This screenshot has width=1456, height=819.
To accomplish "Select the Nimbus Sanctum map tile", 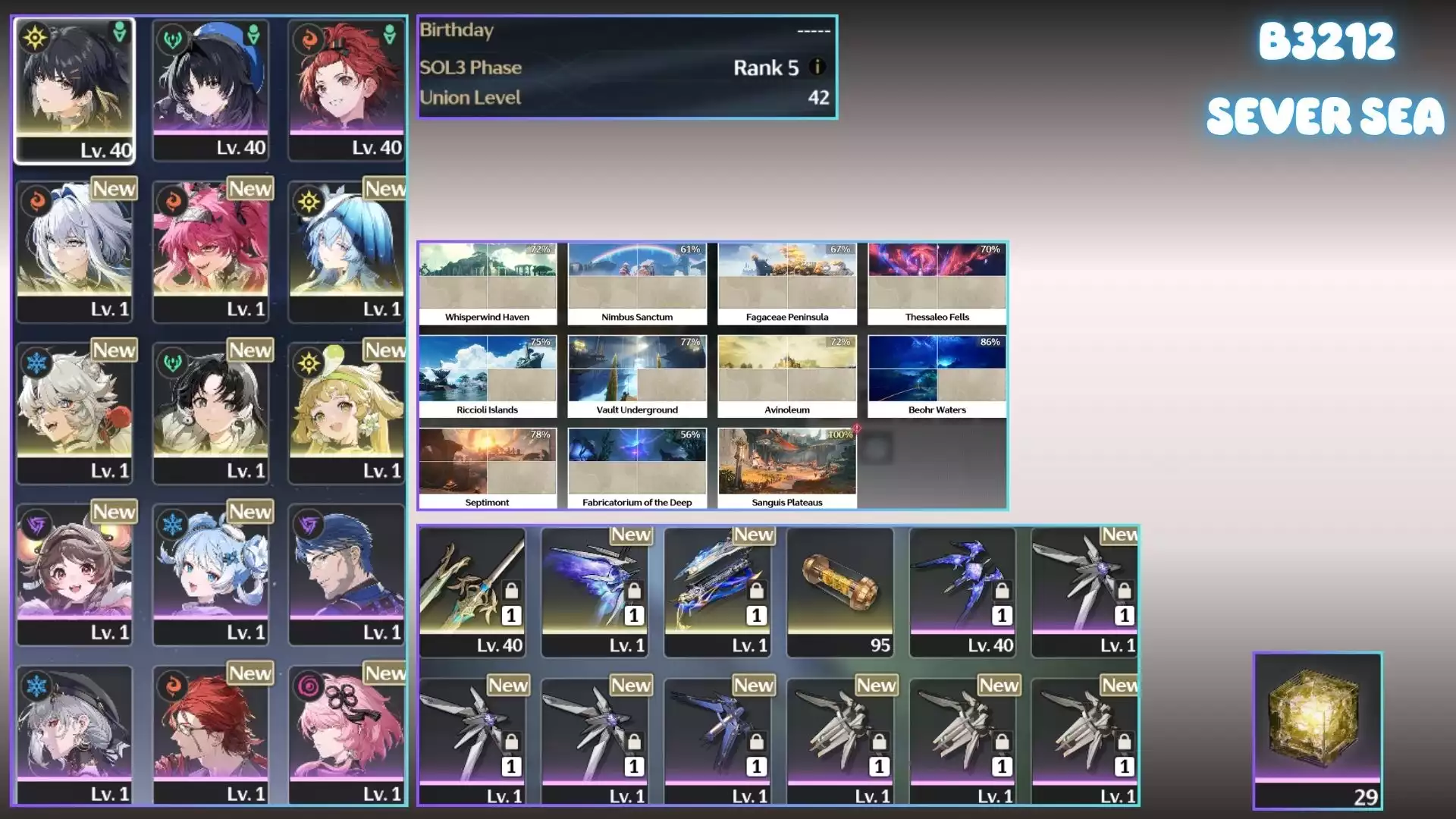I will (x=637, y=284).
